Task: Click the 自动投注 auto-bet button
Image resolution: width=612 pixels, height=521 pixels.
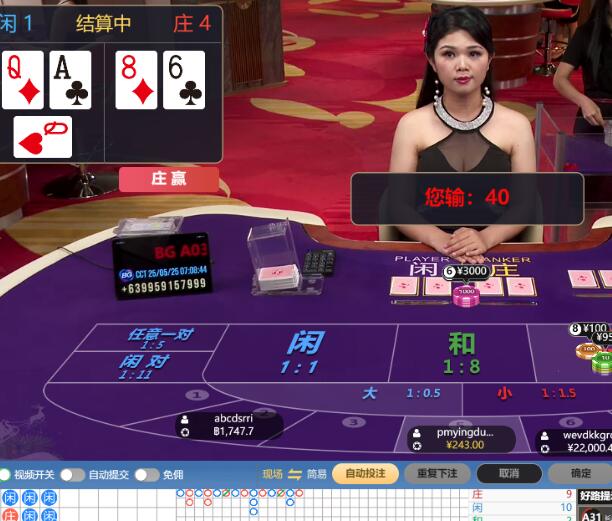Action: pyautogui.click(x=365, y=474)
